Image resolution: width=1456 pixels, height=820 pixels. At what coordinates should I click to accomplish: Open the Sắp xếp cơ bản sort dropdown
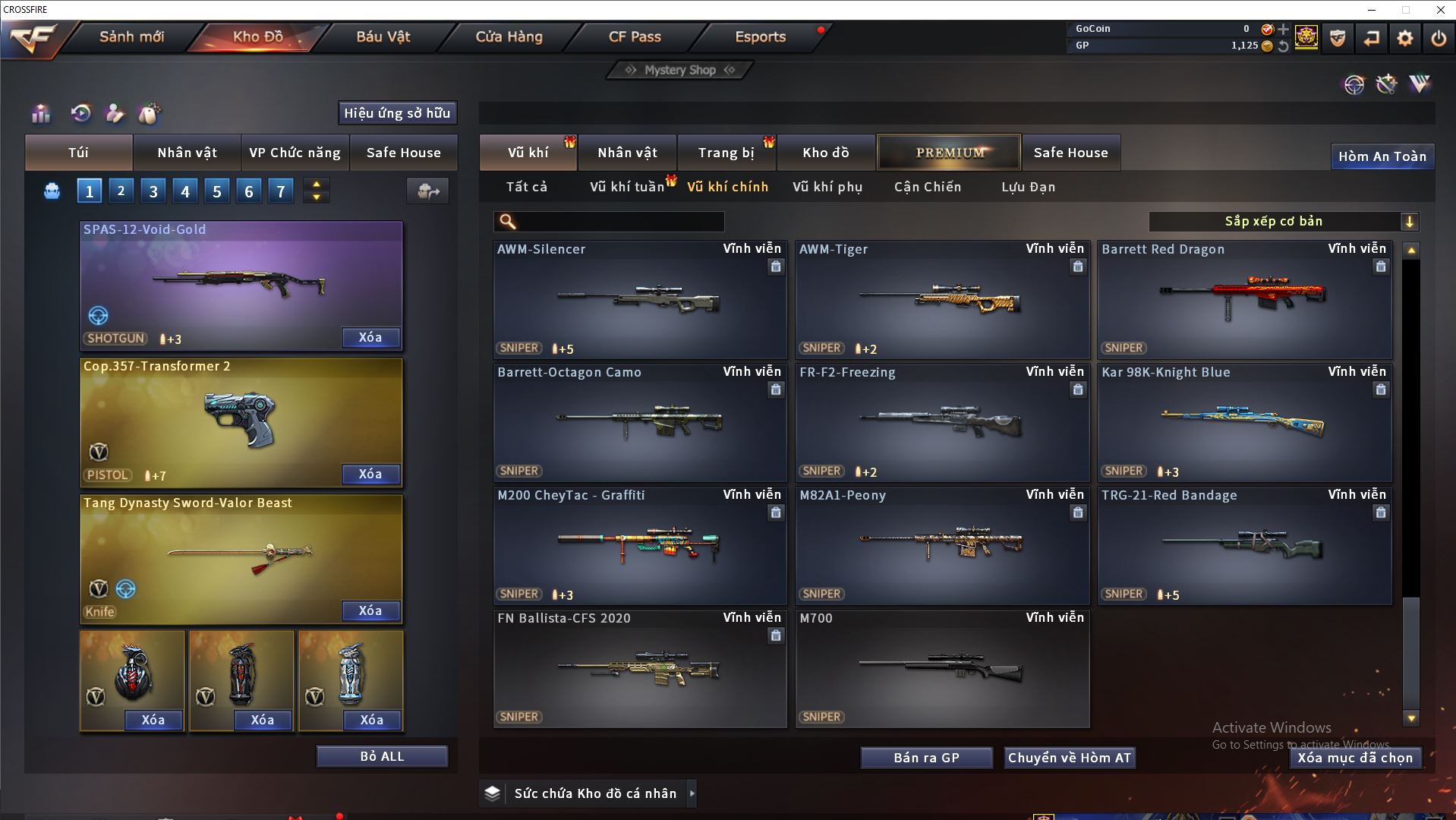[x=1283, y=222]
